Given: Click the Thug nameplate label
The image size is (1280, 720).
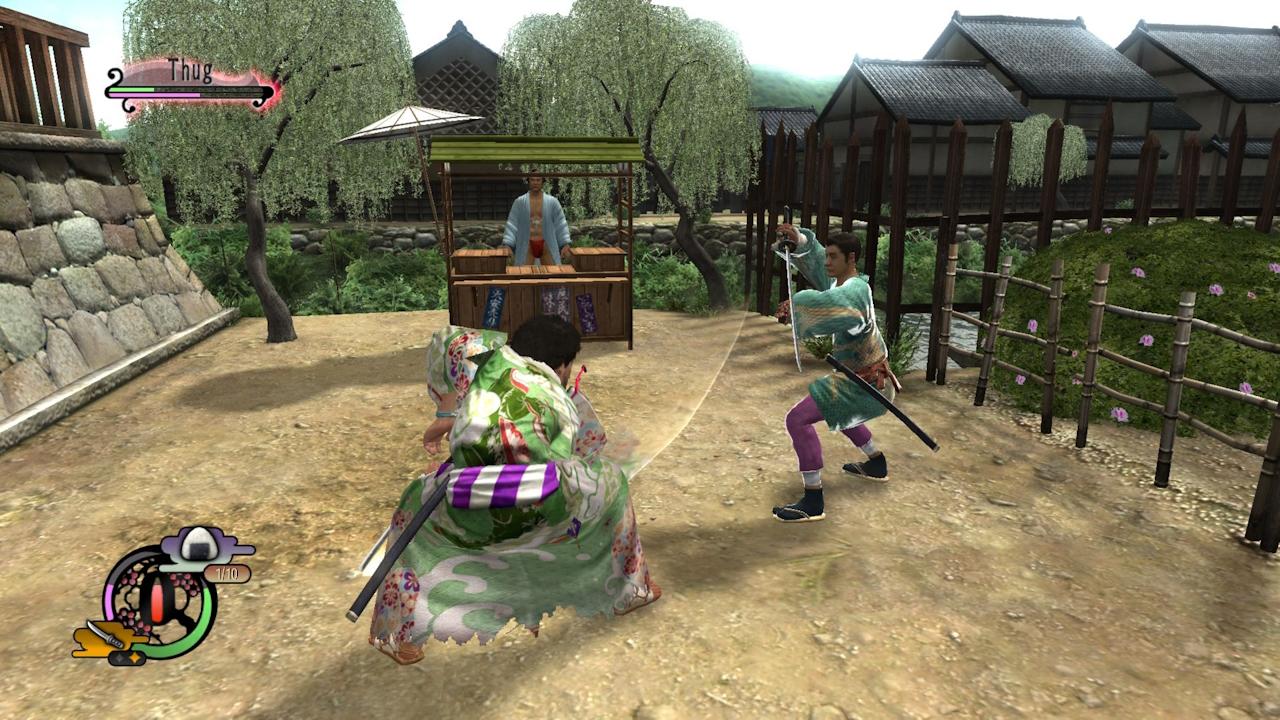Looking at the screenshot, I should click(190, 68).
